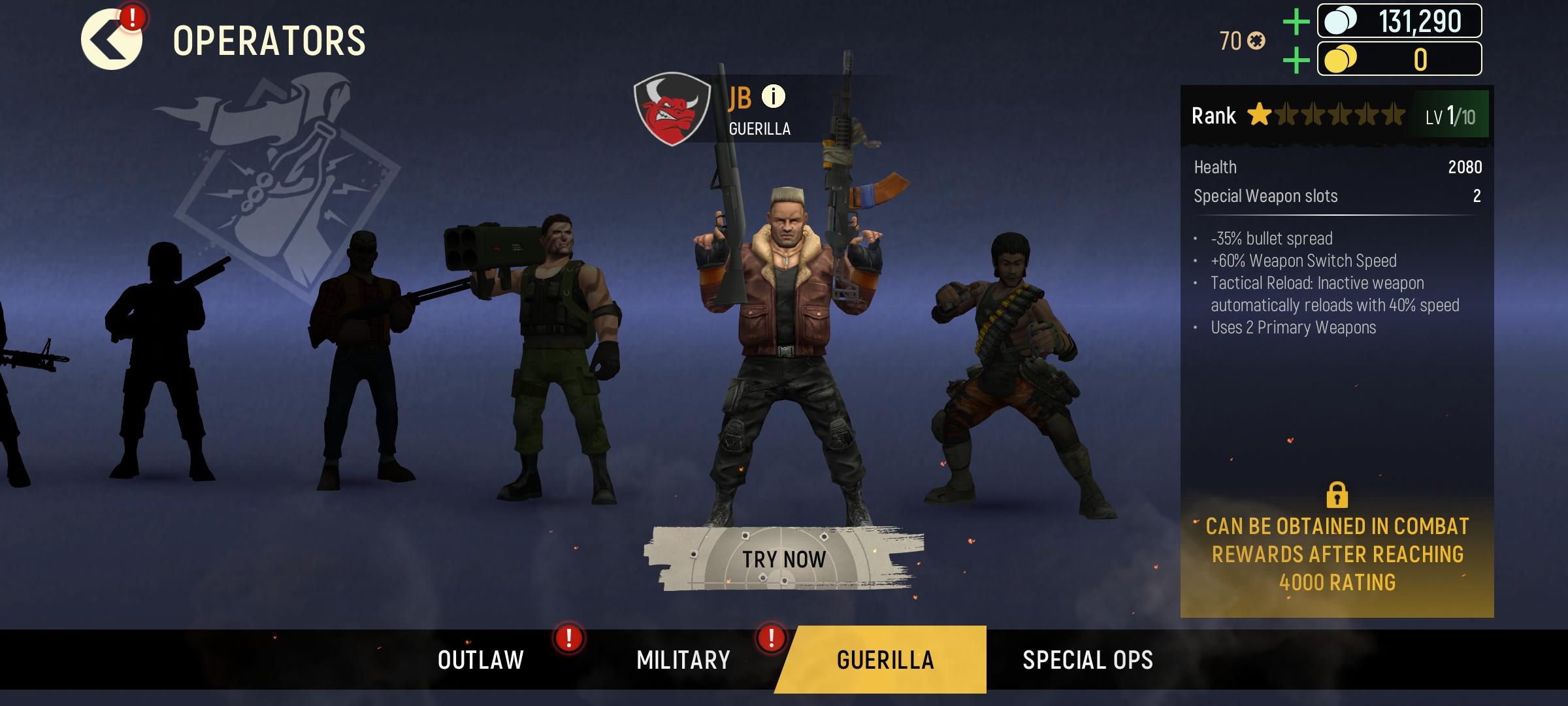Tap the info icon next to JB
The image size is (1568, 706).
click(774, 97)
